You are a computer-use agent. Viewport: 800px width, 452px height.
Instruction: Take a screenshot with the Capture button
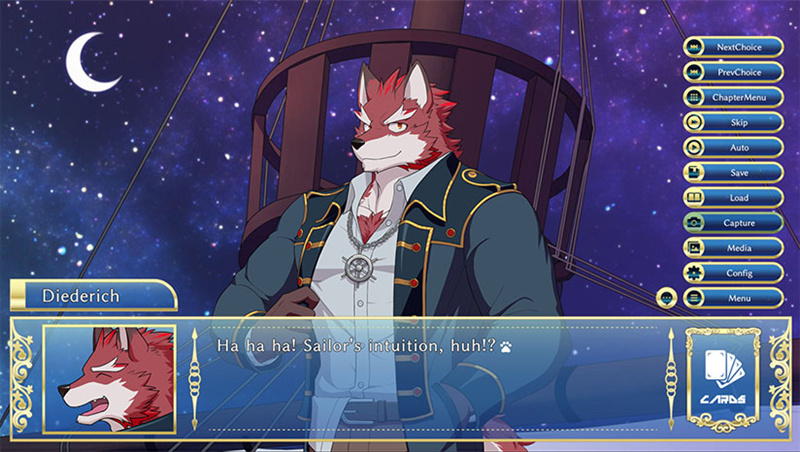(733, 223)
